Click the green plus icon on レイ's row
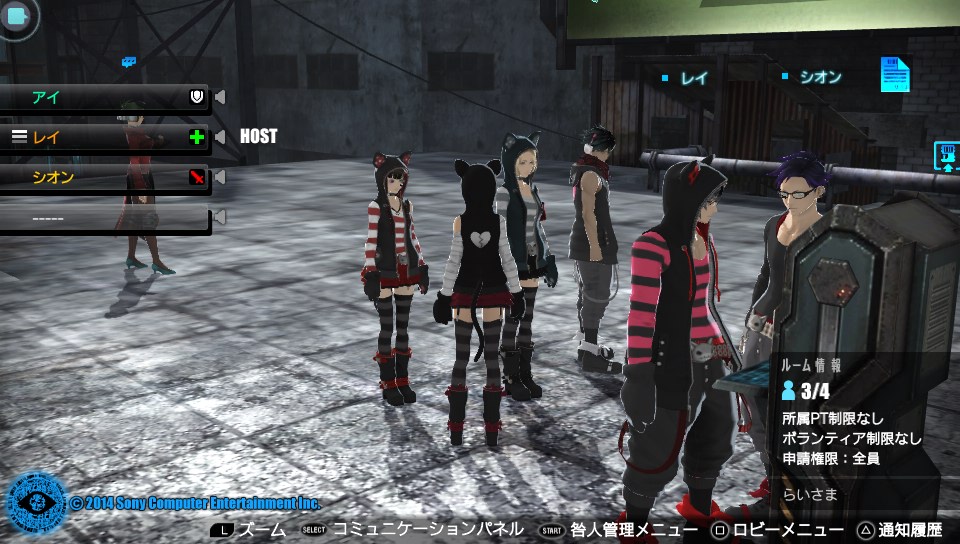The width and height of the screenshot is (960, 544). tap(197, 137)
